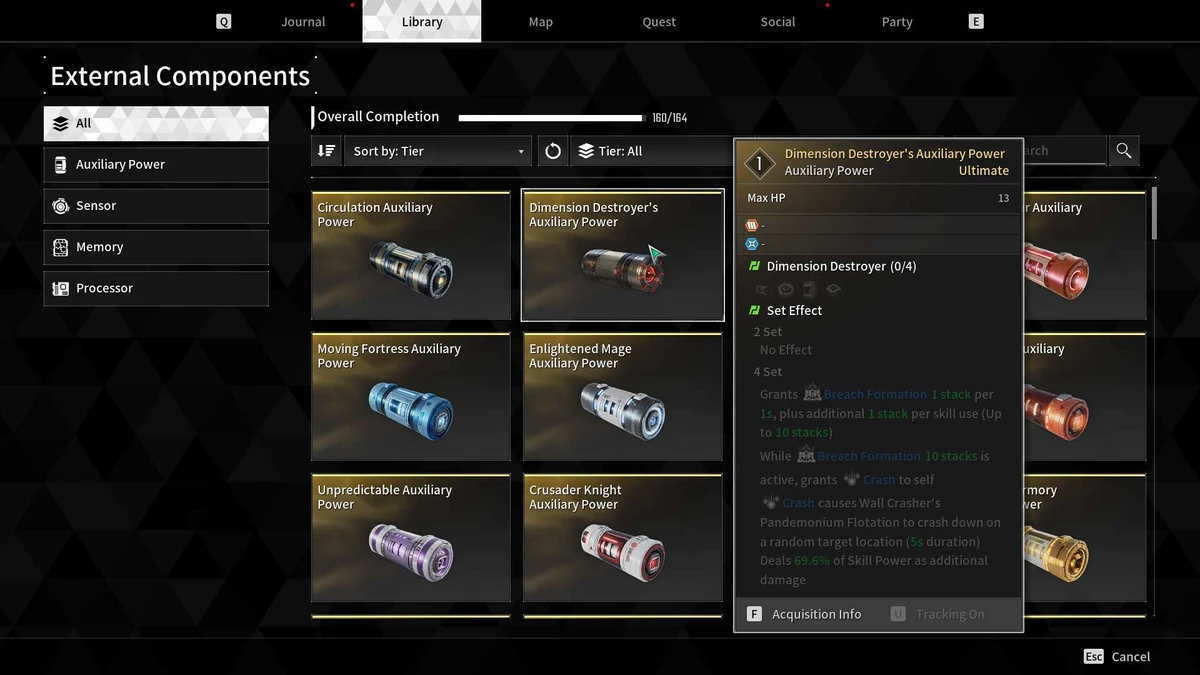Open the Social tab
Viewport: 1200px width, 675px height.
777,22
